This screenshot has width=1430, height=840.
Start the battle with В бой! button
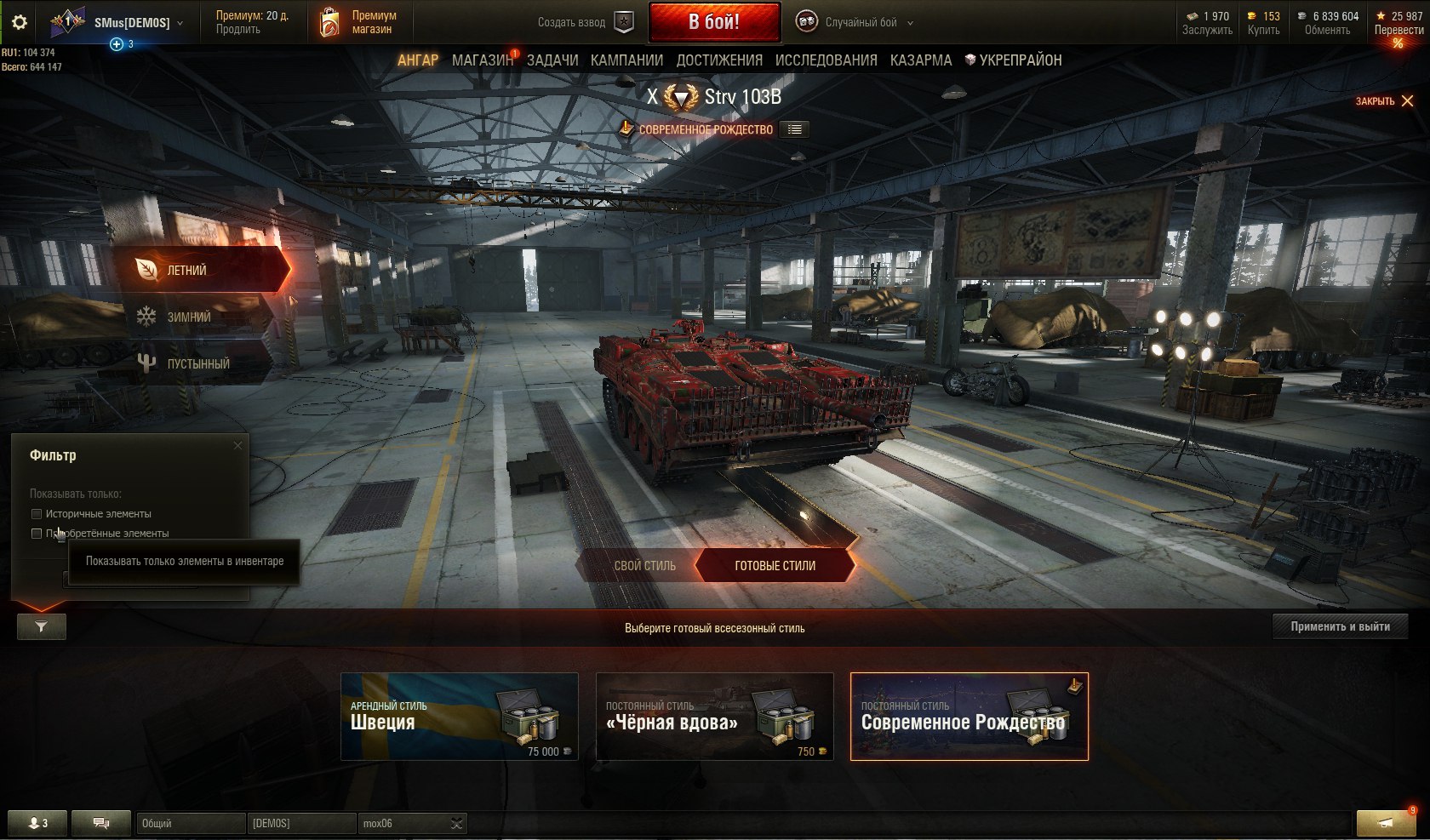(x=714, y=22)
